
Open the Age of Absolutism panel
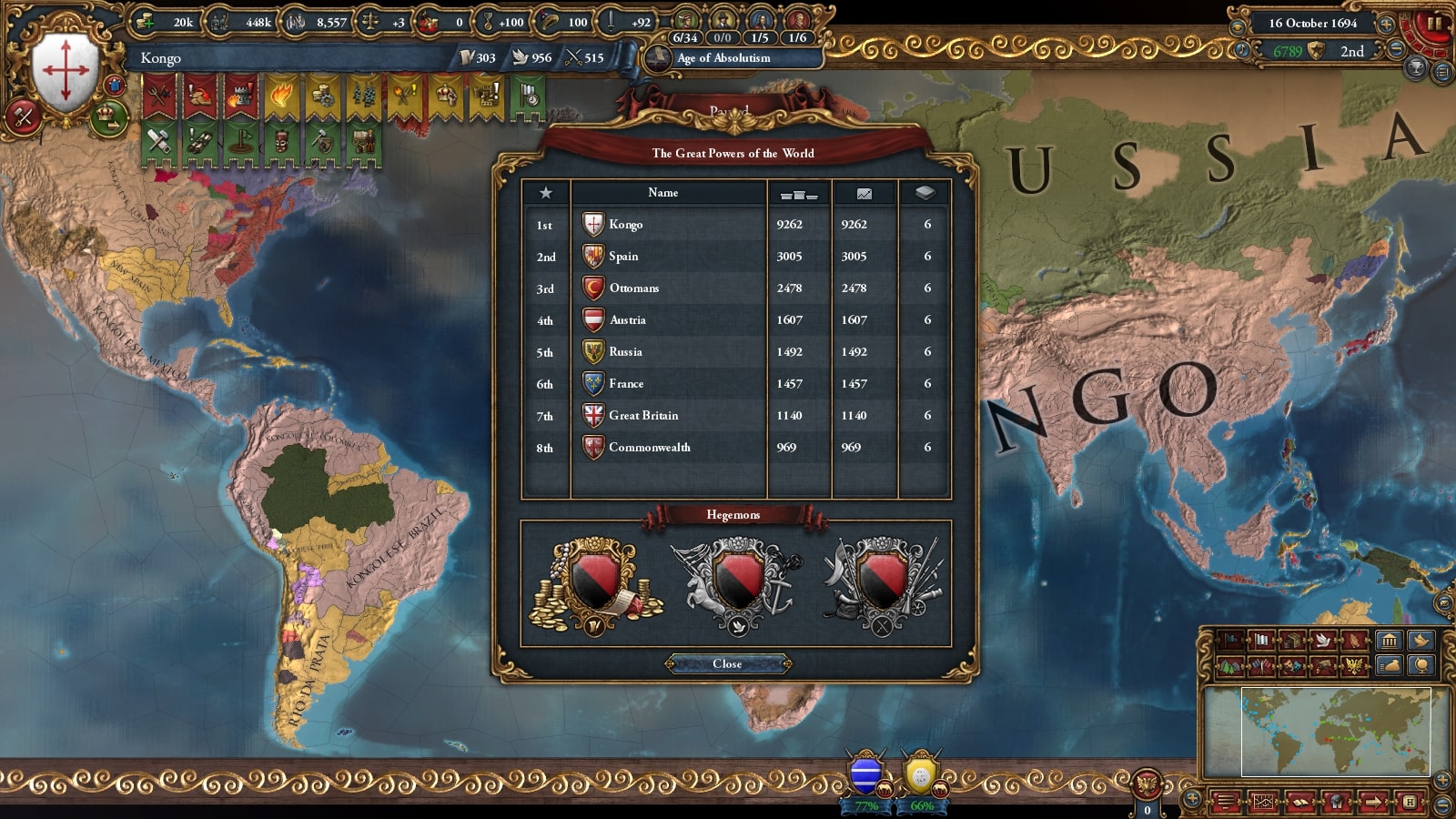723,58
